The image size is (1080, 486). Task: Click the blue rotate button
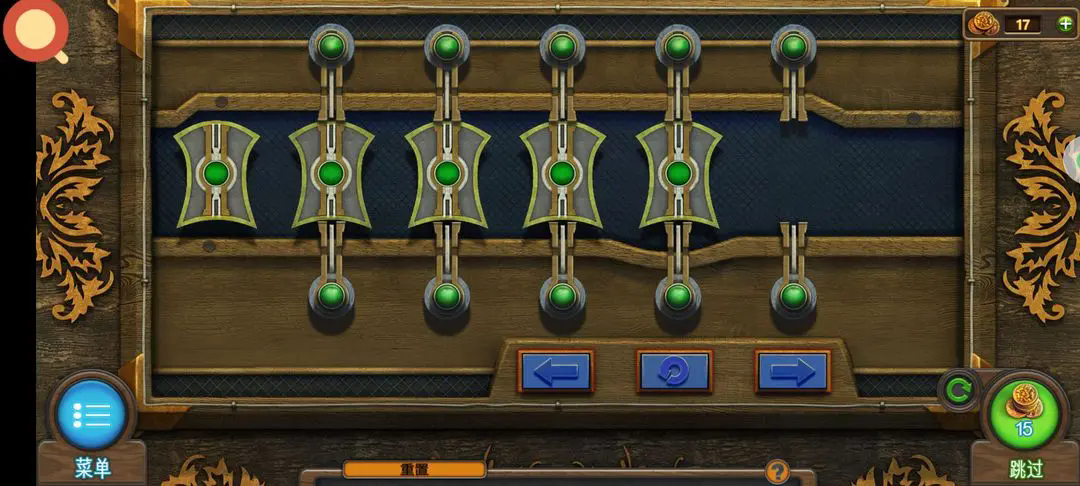674,372
